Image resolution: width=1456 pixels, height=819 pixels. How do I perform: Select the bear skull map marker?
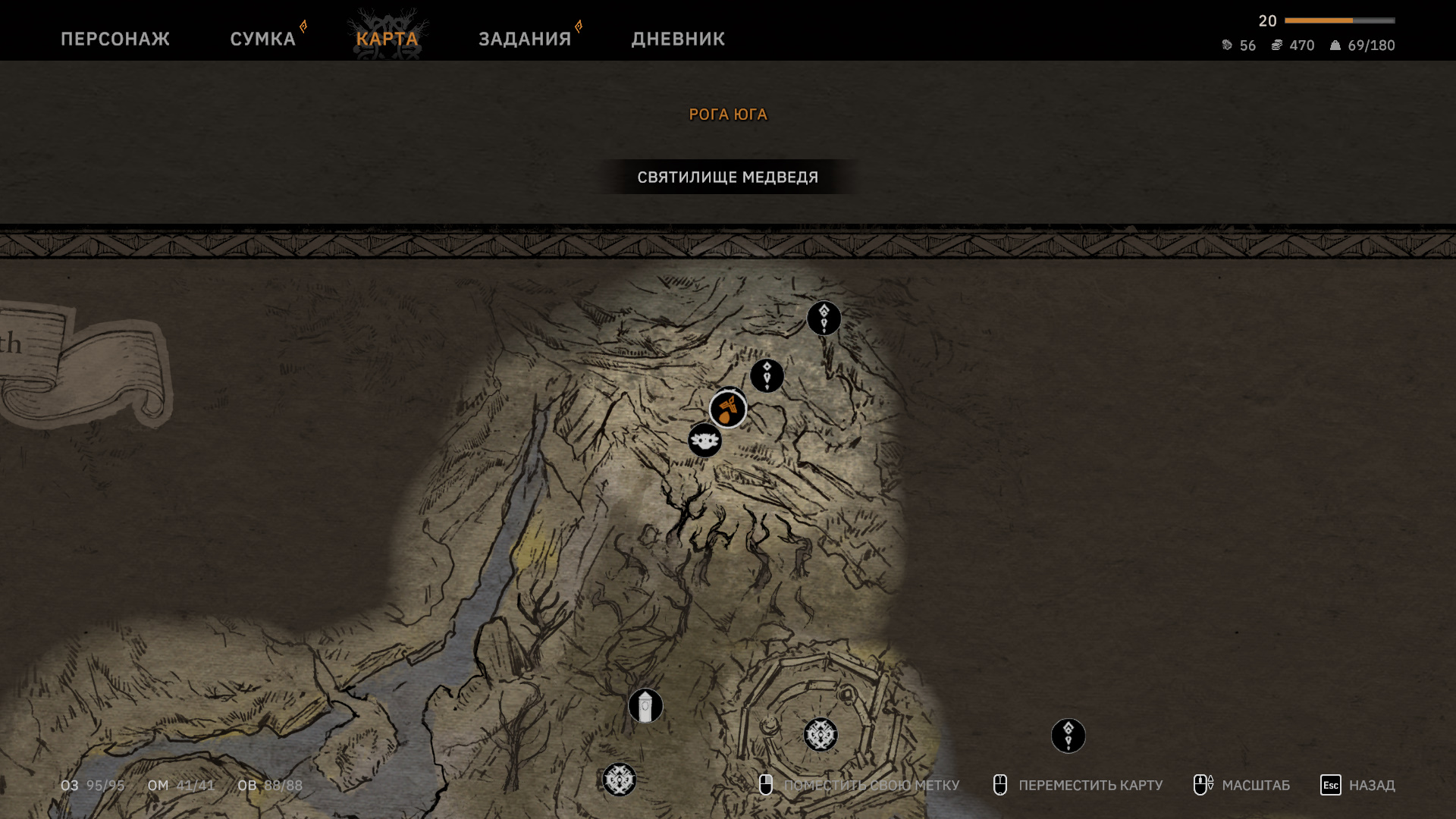704,440
